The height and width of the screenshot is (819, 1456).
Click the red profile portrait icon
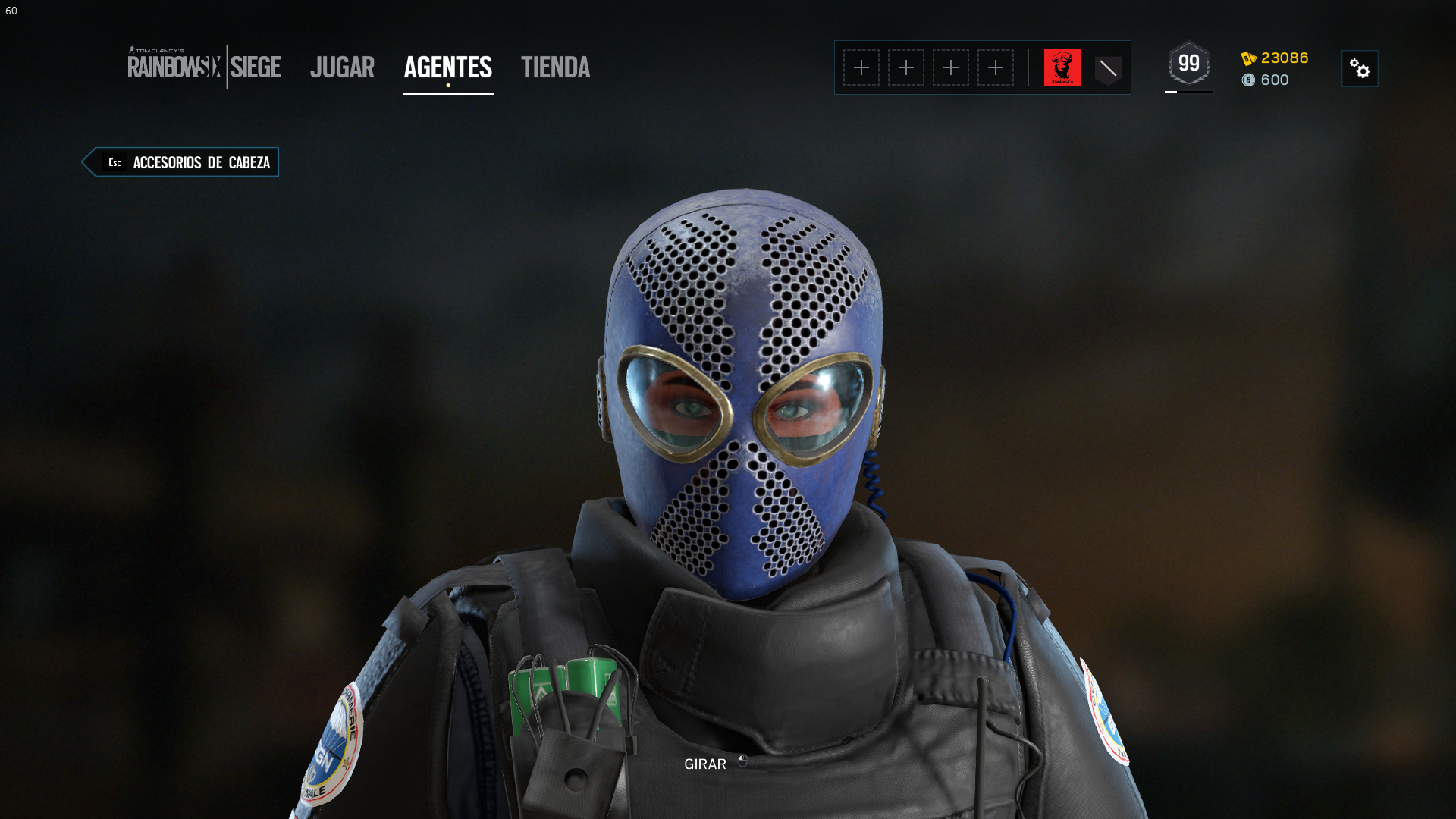[1063, 67]
